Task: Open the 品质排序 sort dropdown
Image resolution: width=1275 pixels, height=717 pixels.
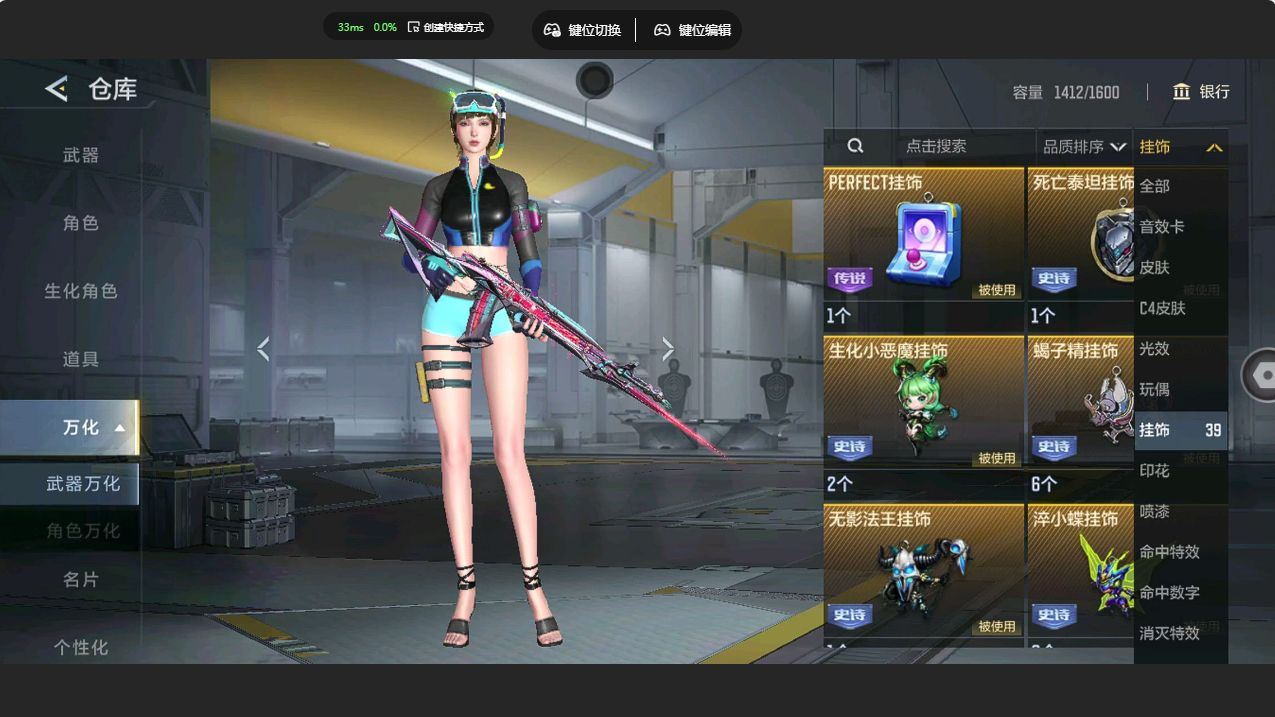Action: (1084, 147)
